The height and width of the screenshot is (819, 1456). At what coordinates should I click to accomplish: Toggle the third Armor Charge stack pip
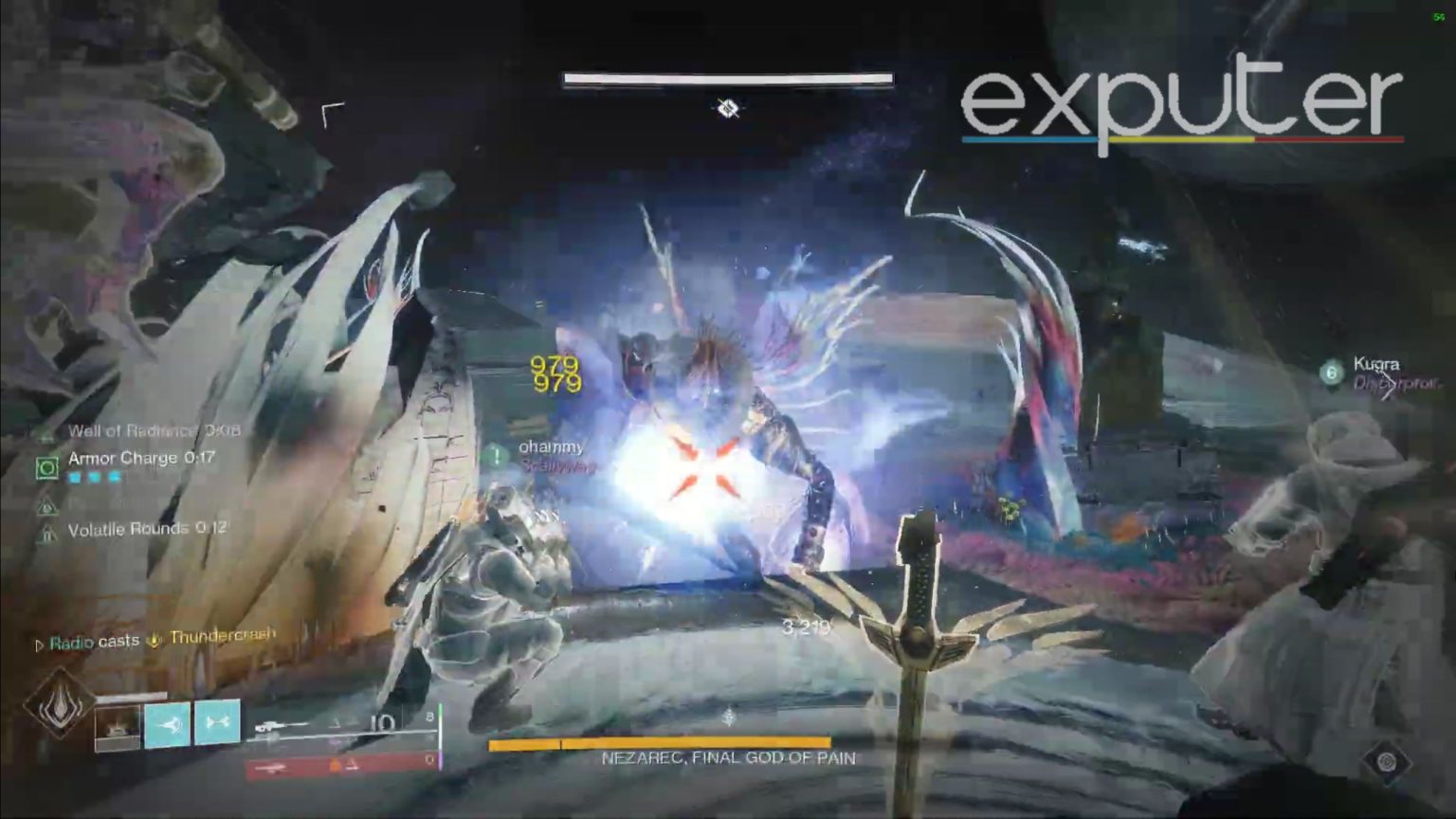(117, 478)
